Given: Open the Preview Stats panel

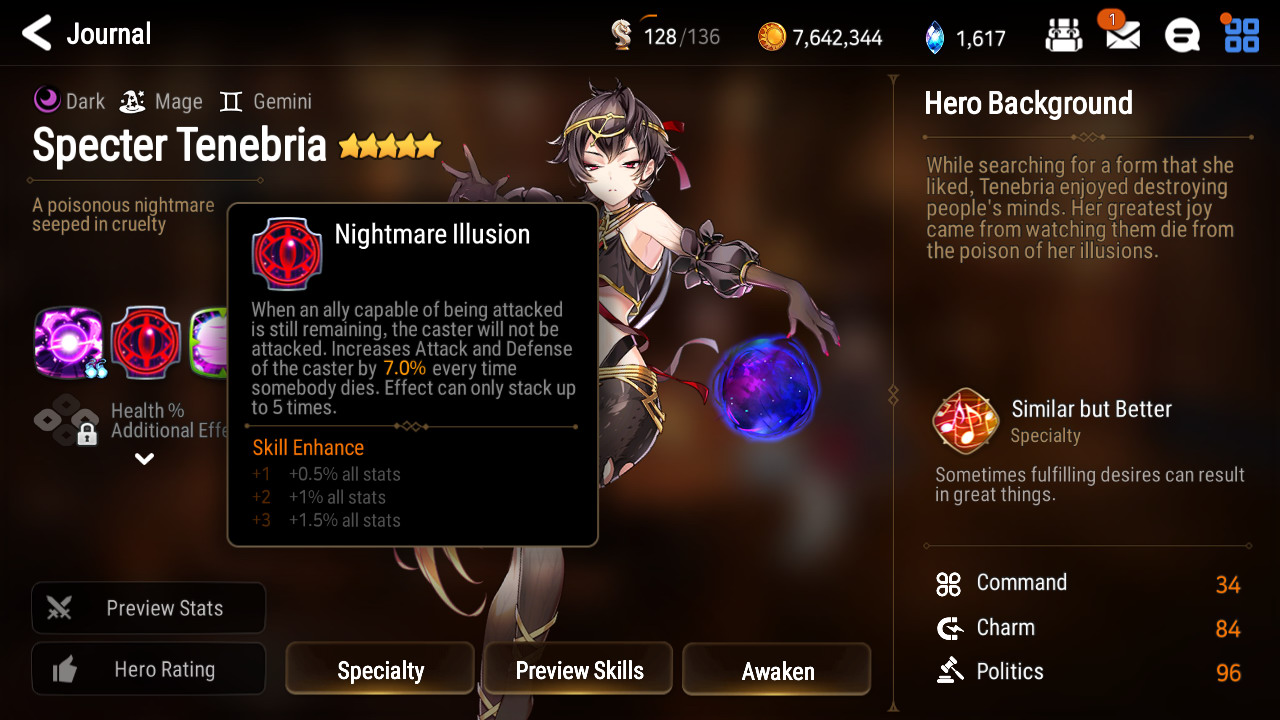Looking at the screenshot, I should 148,608.
